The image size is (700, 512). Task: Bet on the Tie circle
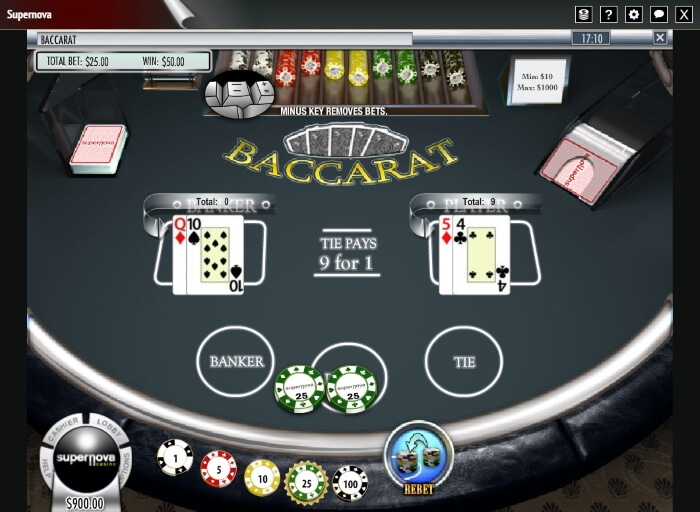pos(464,361)
